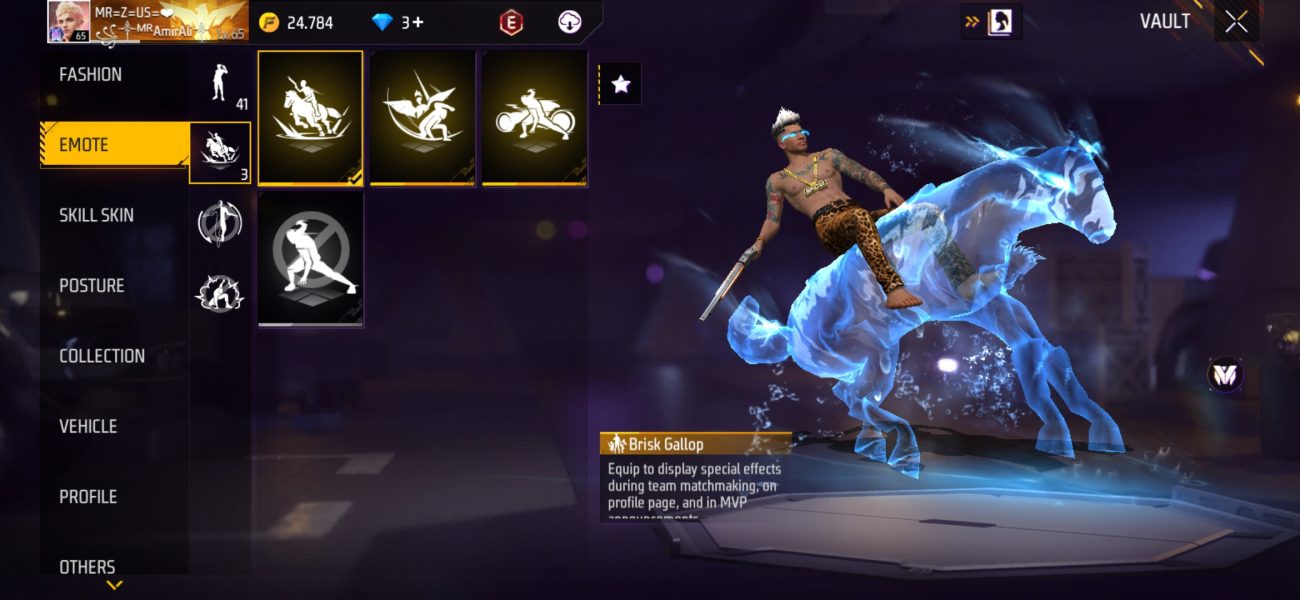This screenshot has height=600, width=1300.
Task: Toggle the star favorite button
Action: click(620, 84)
